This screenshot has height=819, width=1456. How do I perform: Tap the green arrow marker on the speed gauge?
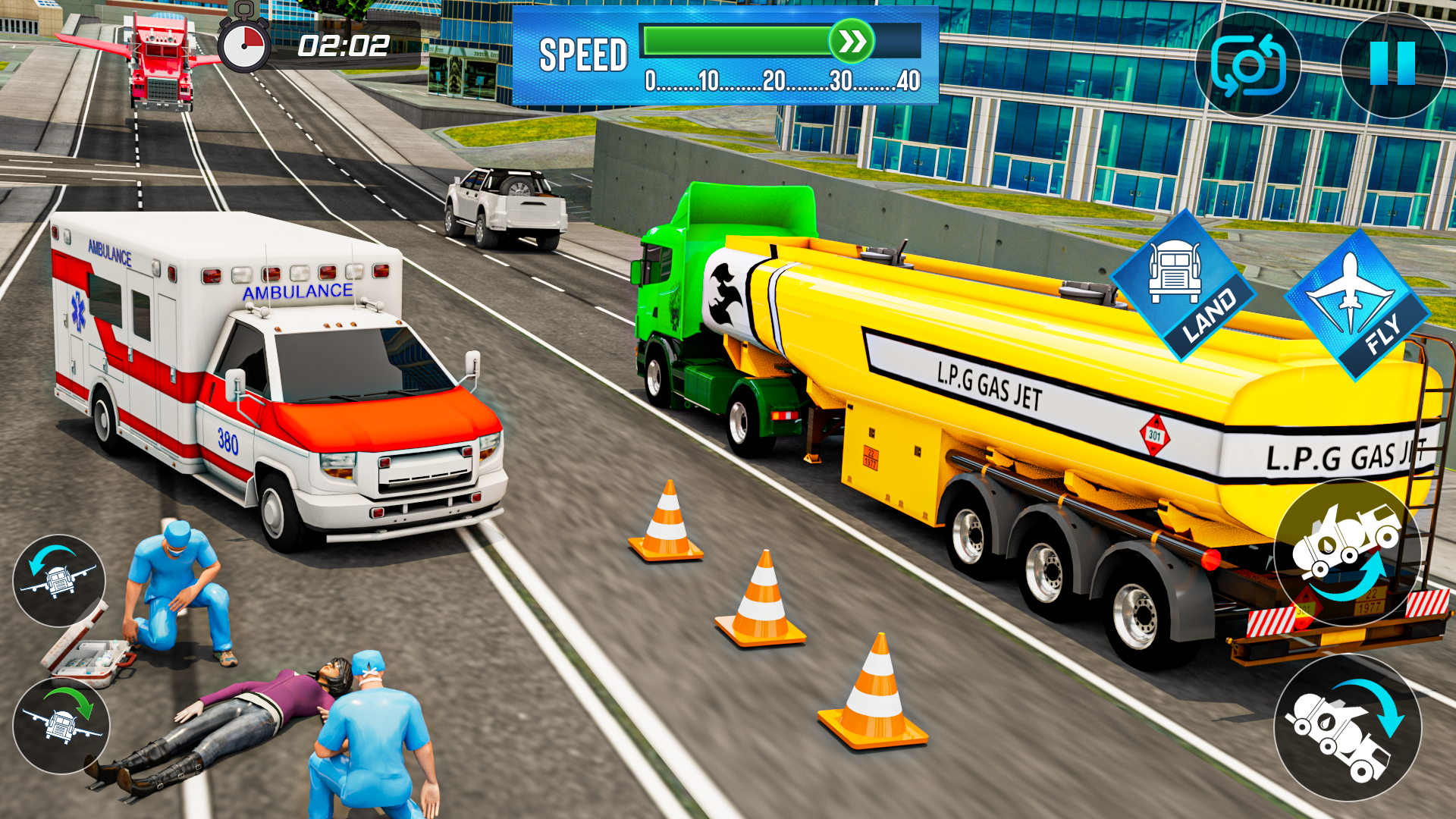click(x=851, y=43)
